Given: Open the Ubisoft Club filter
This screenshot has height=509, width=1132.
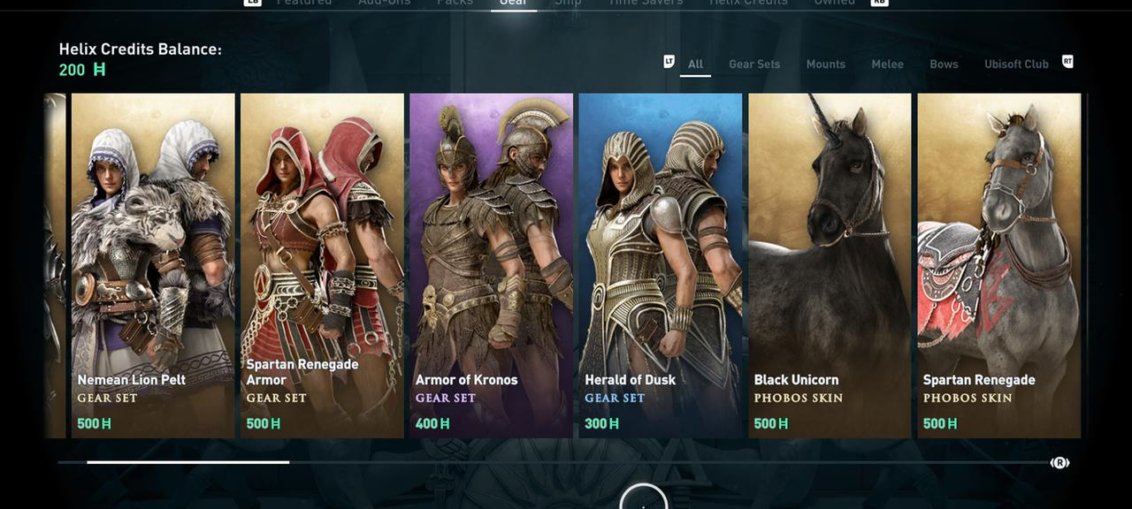Looking at the screenshot, I should [x=1016, y=64].
